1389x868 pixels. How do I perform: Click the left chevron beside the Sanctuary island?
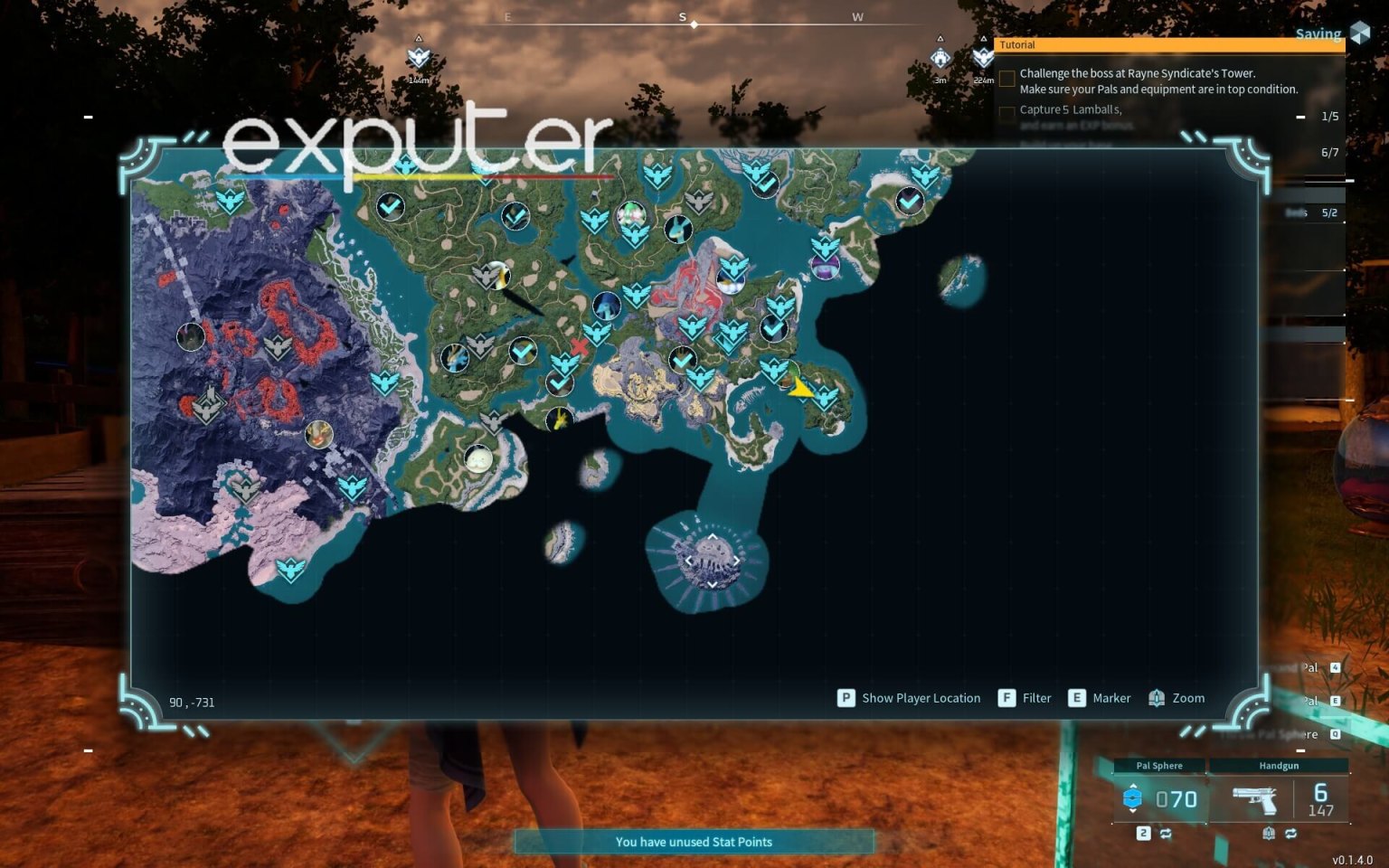[x=690, y=559]
